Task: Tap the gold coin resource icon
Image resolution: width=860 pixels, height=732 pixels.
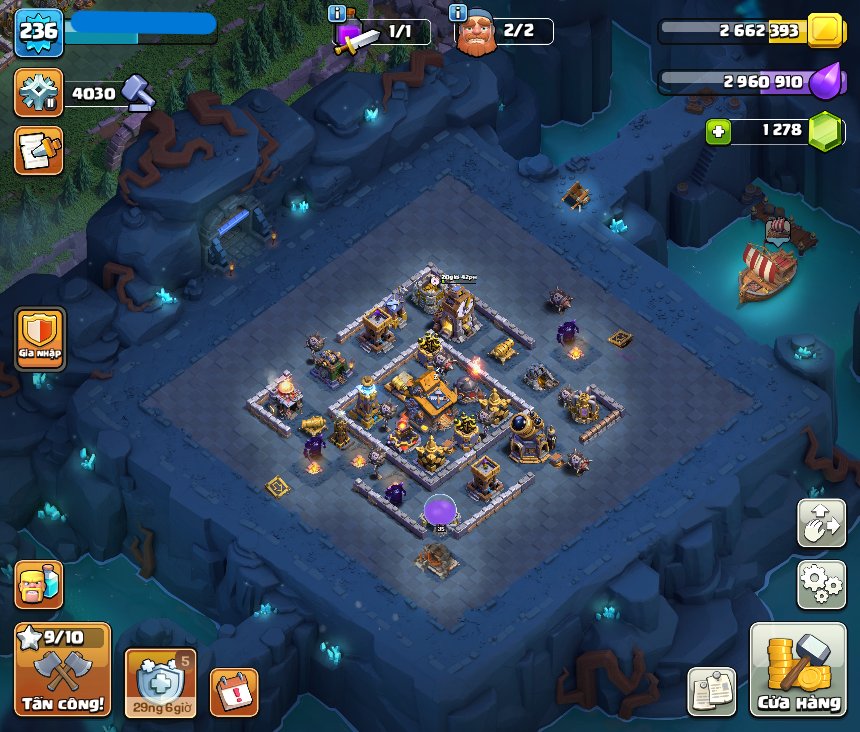Action: point(826,31)
